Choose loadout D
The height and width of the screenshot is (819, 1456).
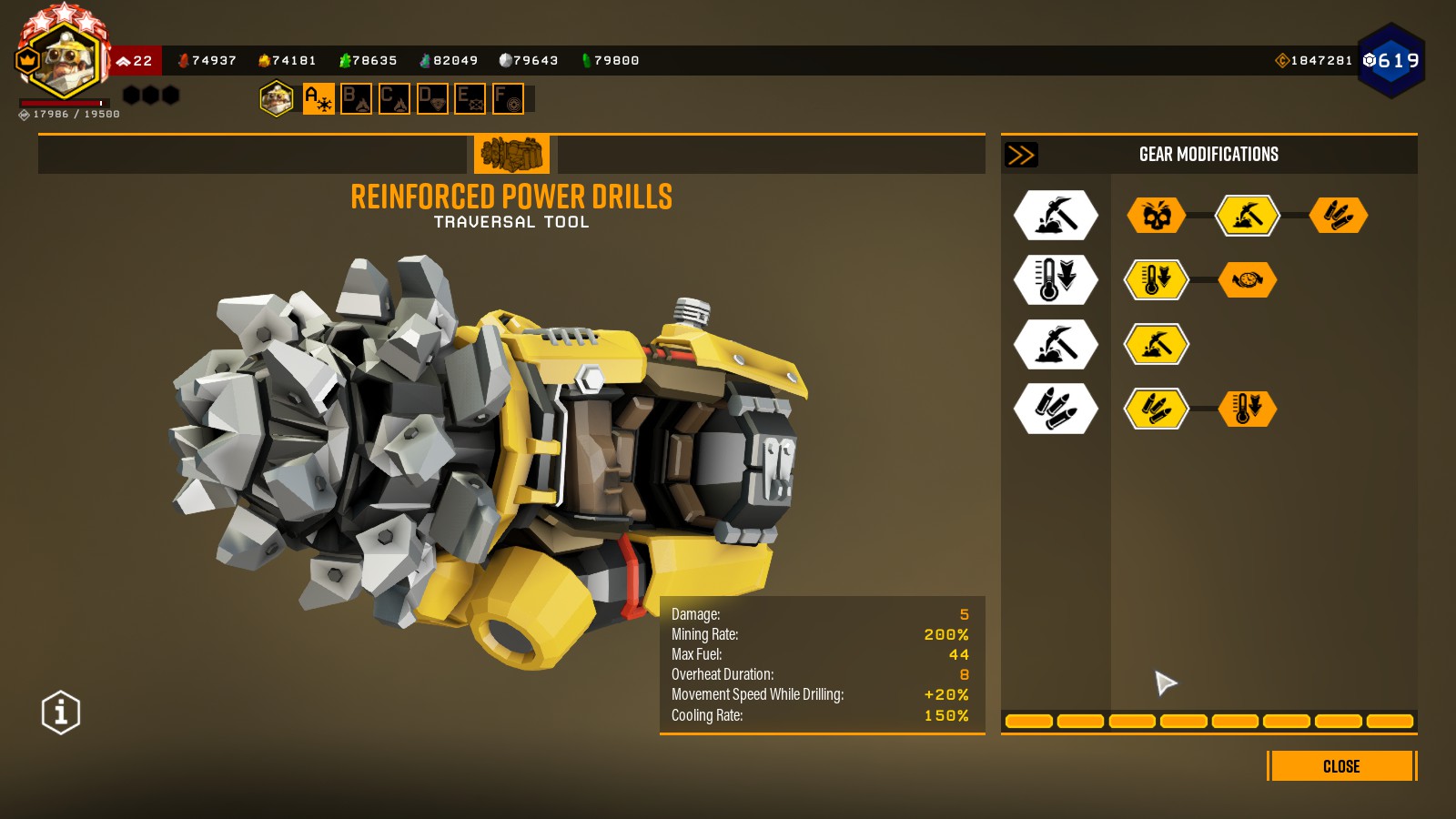pos(432,98)
